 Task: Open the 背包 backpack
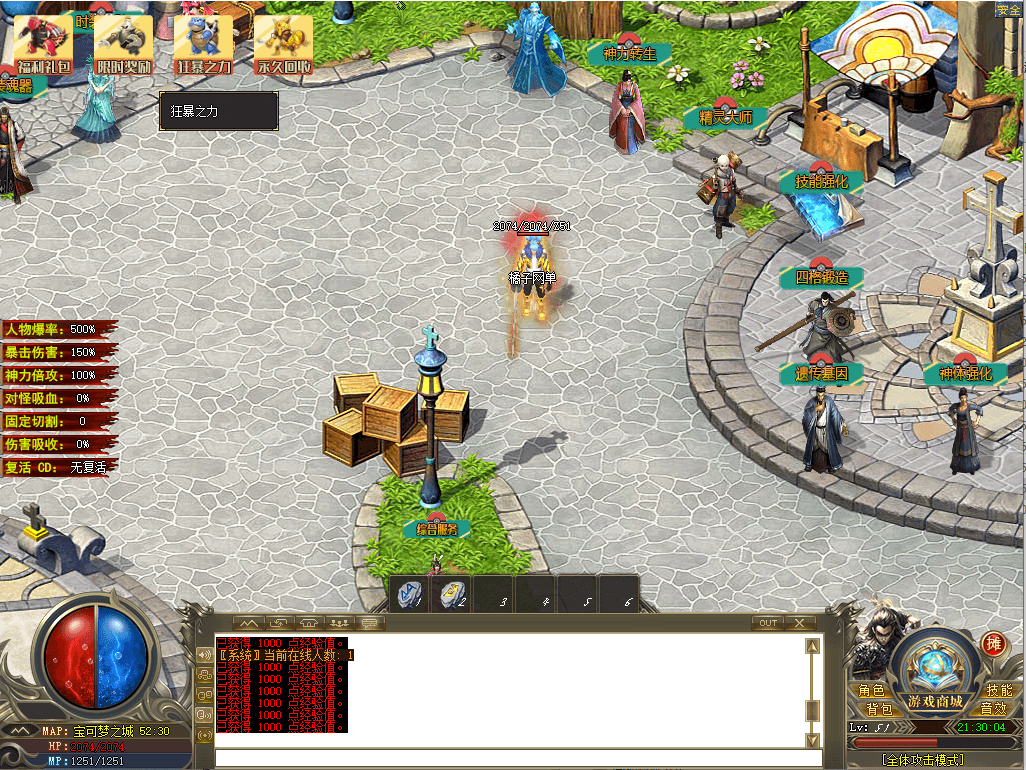pos(866,709)
